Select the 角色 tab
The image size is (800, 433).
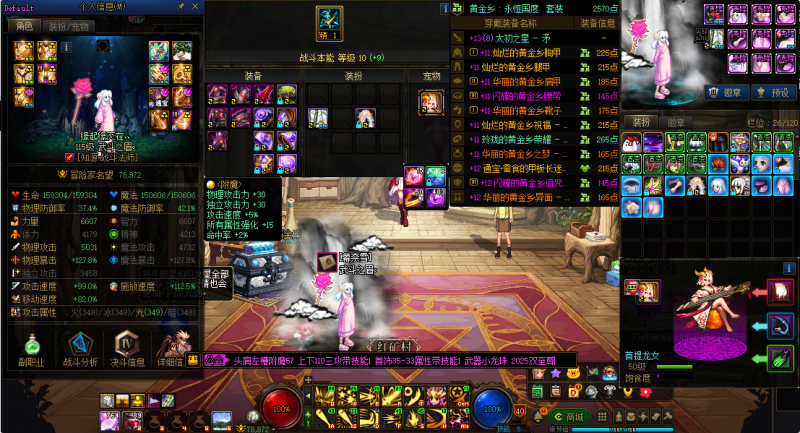click(24, 26)
